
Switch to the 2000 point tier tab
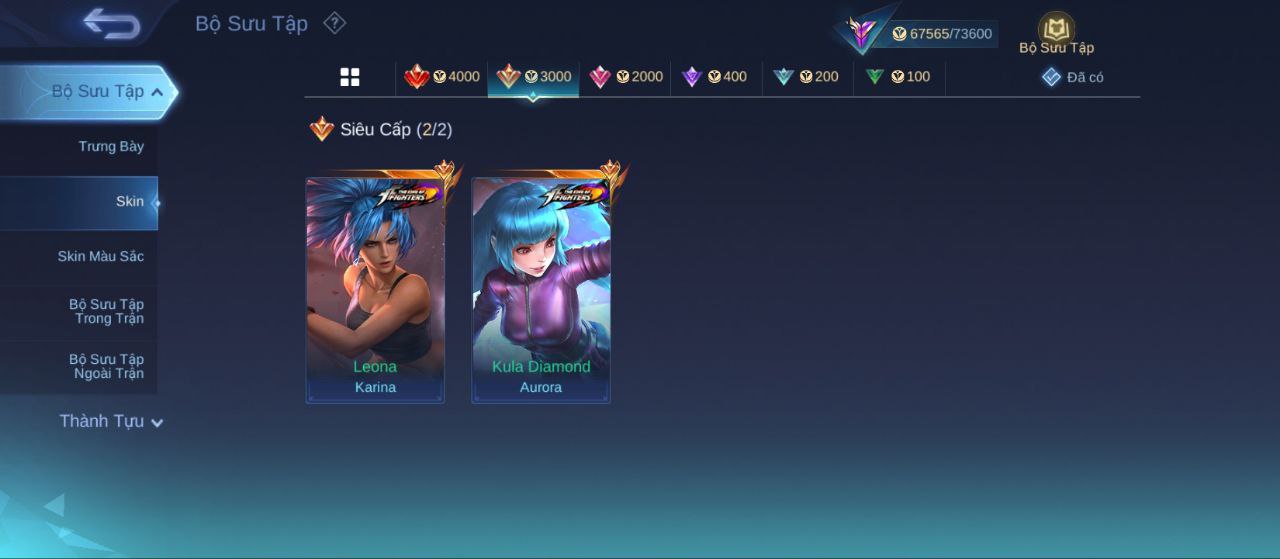[626, 77]
